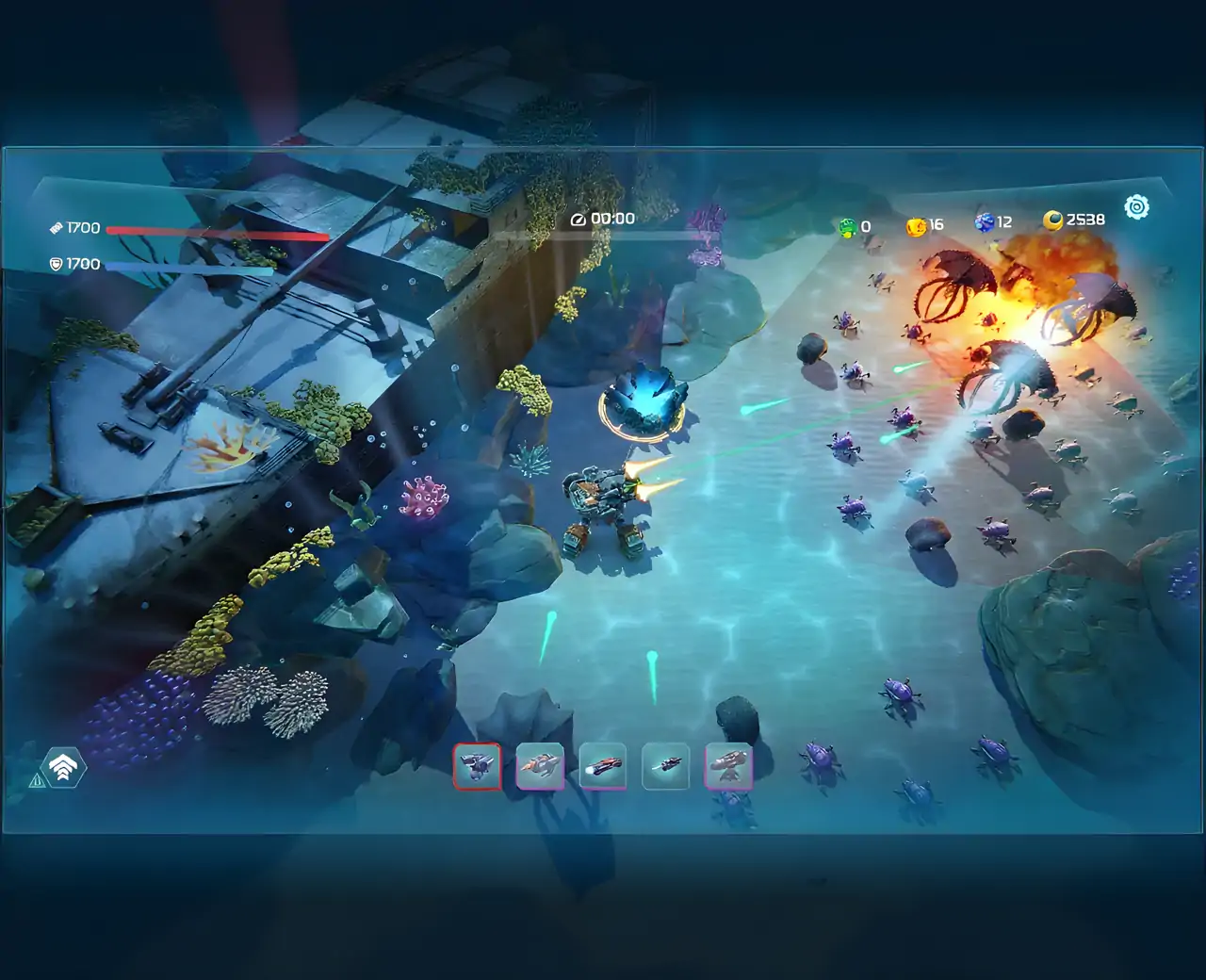Activate the hexagonal upgrade chevrons button

coord(63,768)
